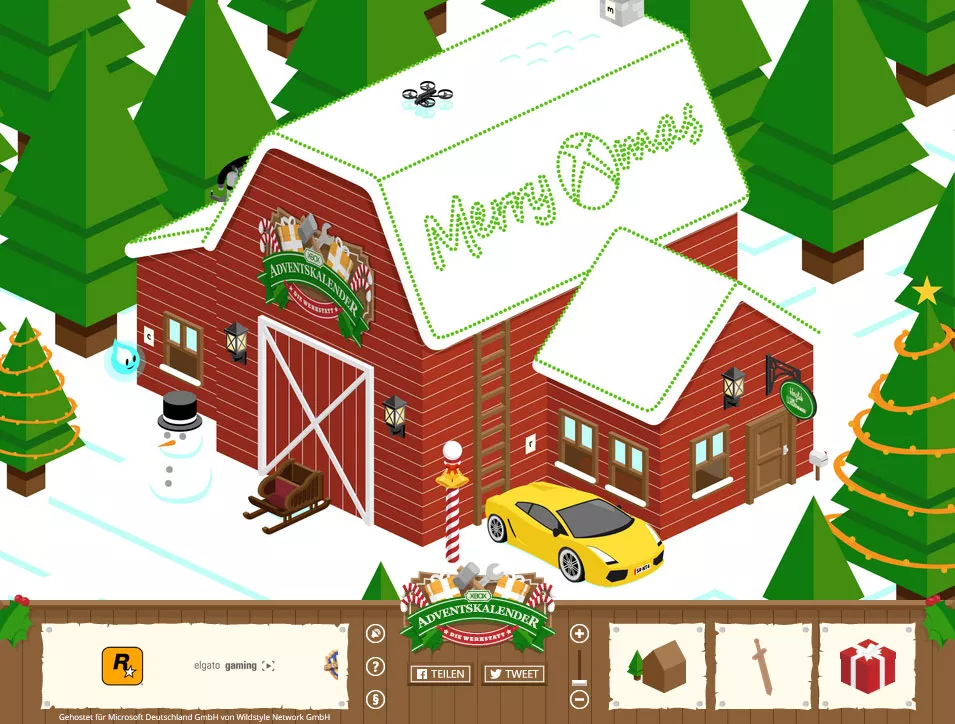The height and width of the screenshot is (724, 955).
Task: Open the question mark help button
Action: pyautogui.click(x=376, y=667)
